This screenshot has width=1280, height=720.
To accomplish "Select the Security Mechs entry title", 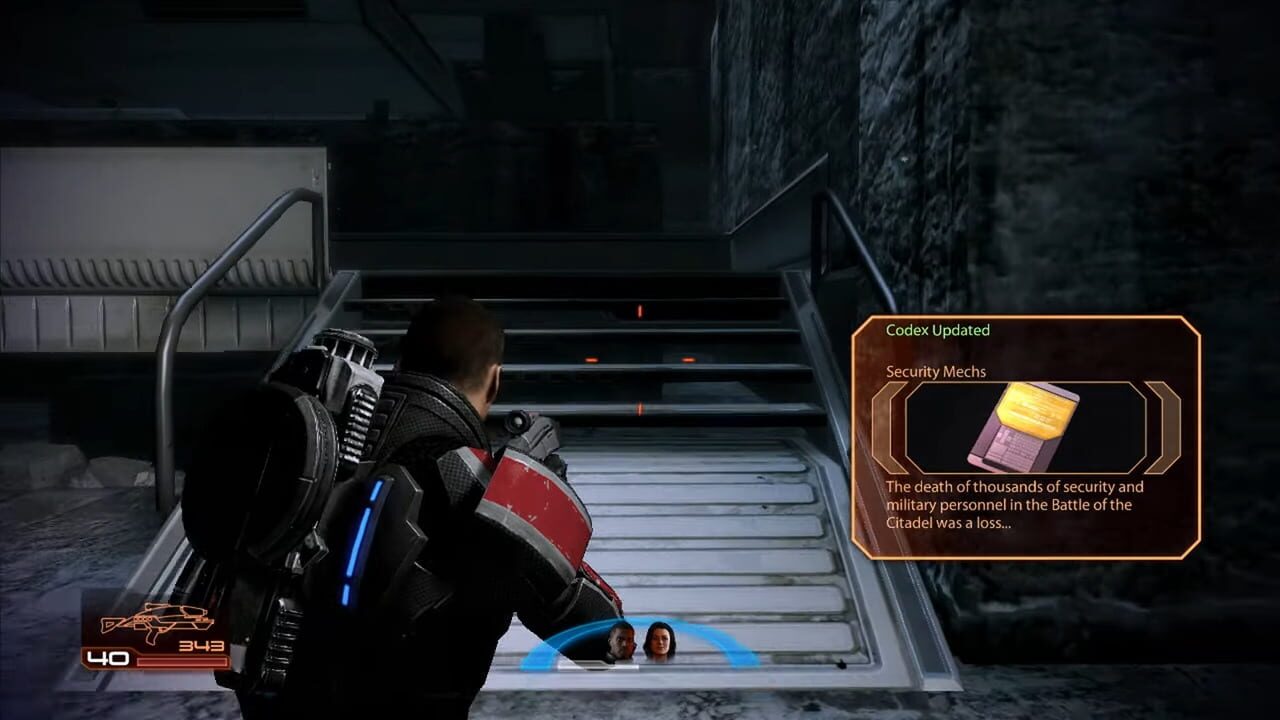I will tap(936, 369).
